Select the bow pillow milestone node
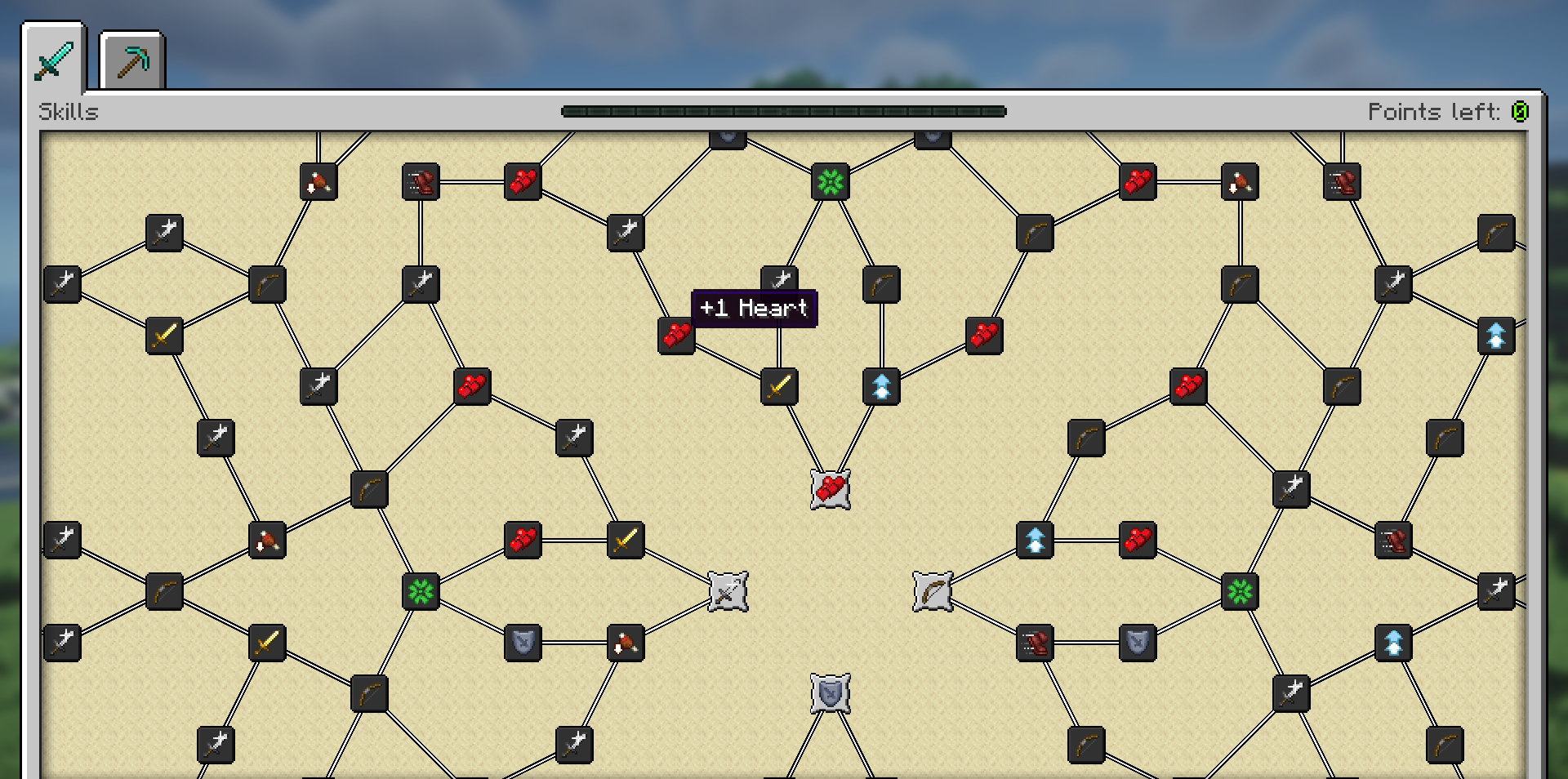The width and height of the screenshot is (1568, 779). pyautogui.click(x=933, y=591)
